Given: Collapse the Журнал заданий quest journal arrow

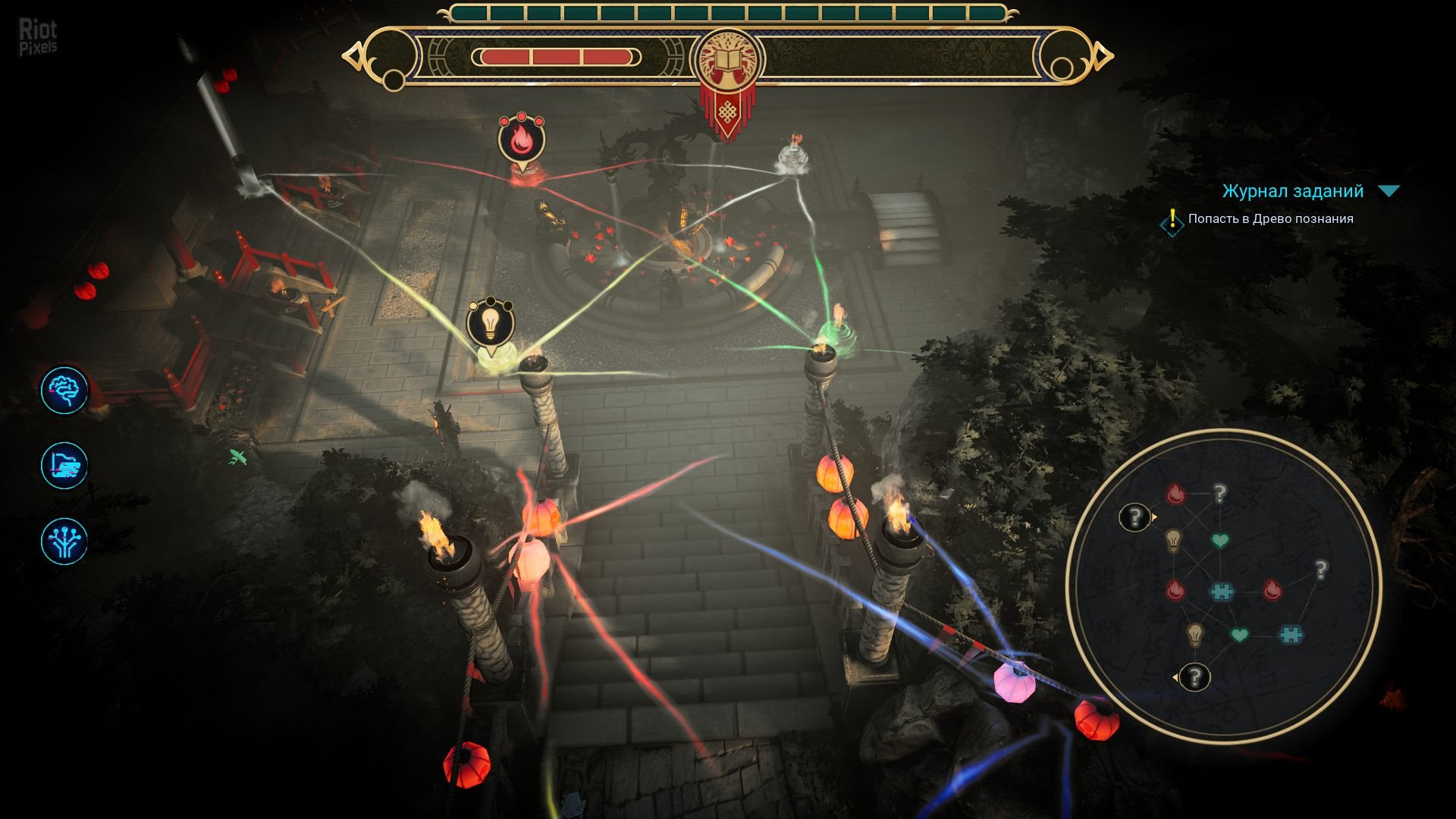Looking at the screenshot, I should 1389,191.
